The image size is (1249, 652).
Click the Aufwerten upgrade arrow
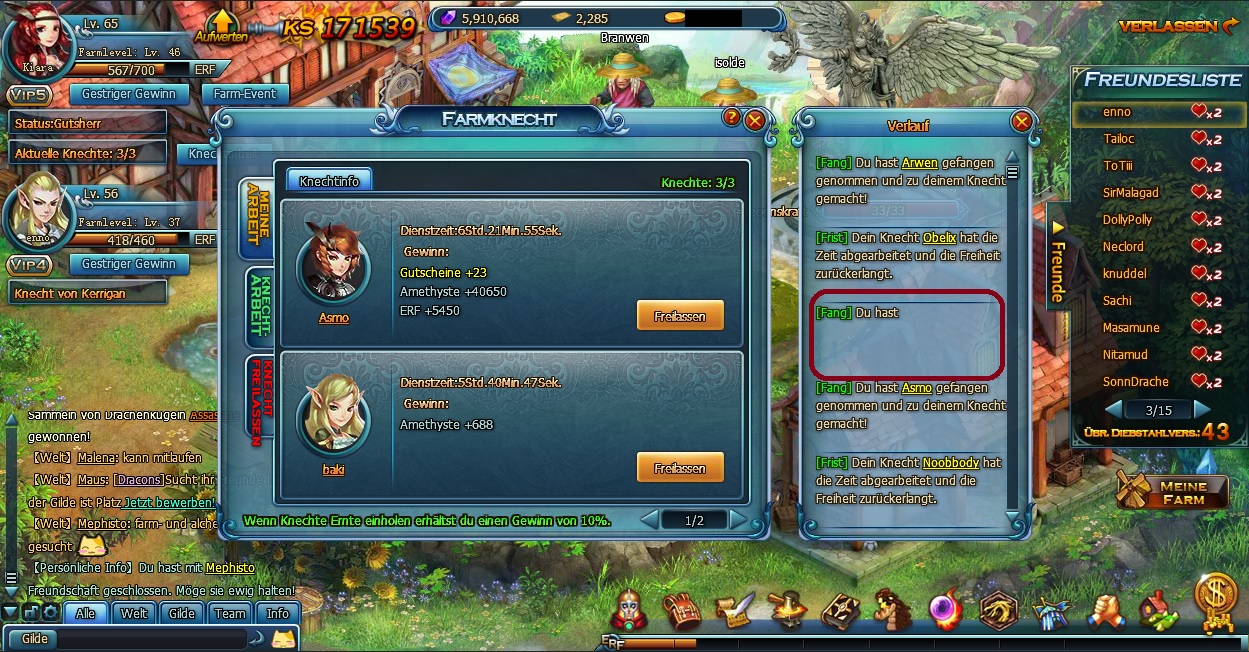pos(220,24)
